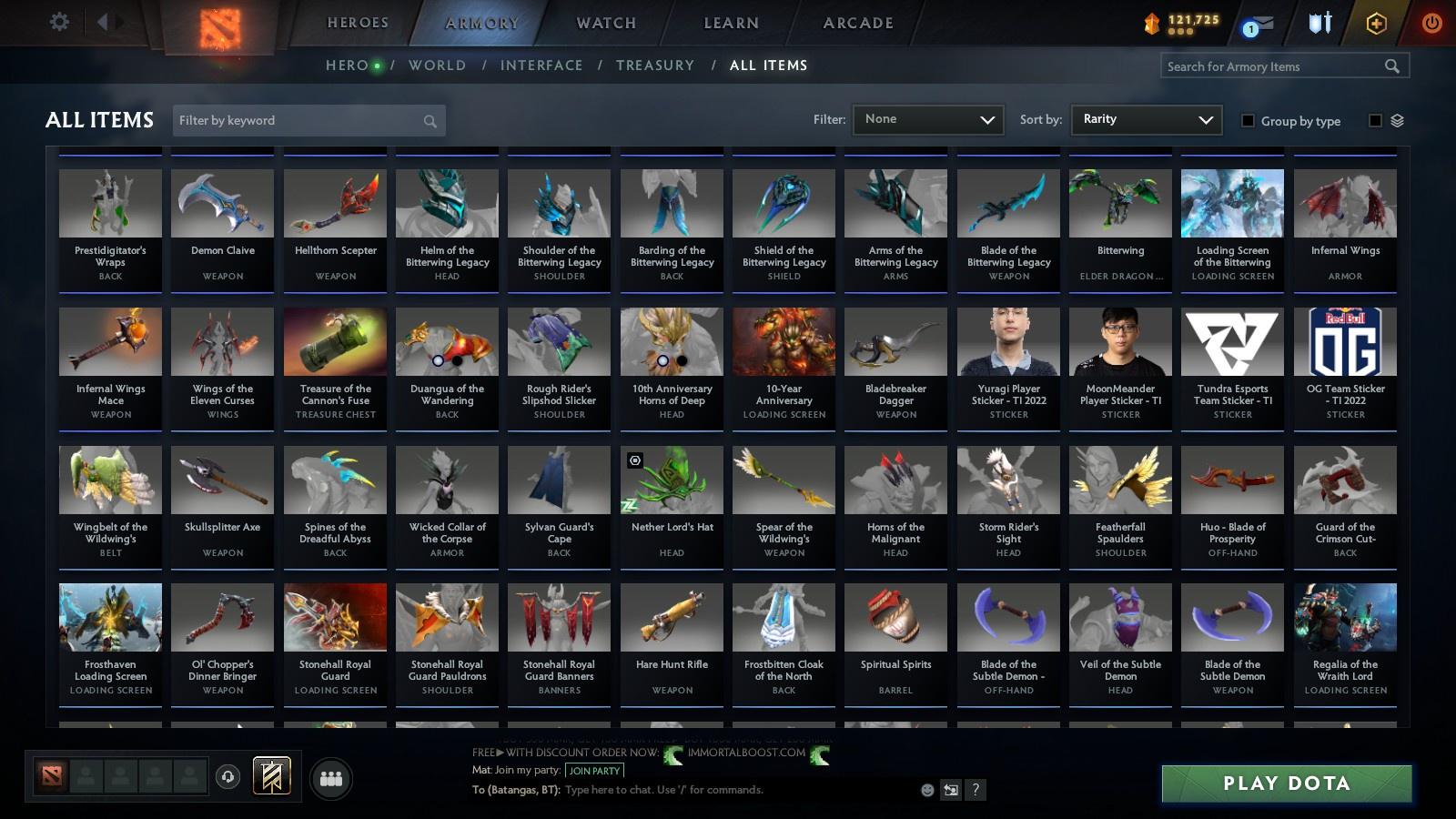Image resolution: width=1456 pixels, height=819 pixels.
Task: Switch to the TREASURY tab
Action: click(x=656, y=65)
